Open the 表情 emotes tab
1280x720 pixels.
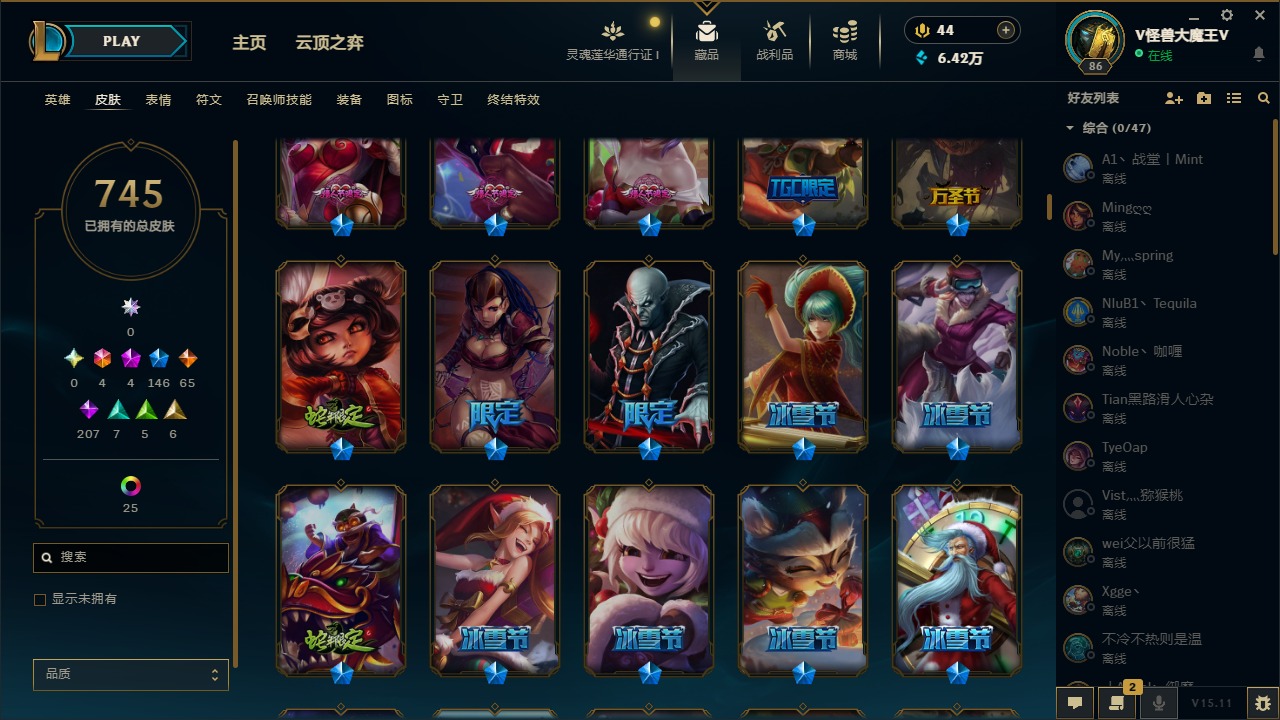coord(159,99)
